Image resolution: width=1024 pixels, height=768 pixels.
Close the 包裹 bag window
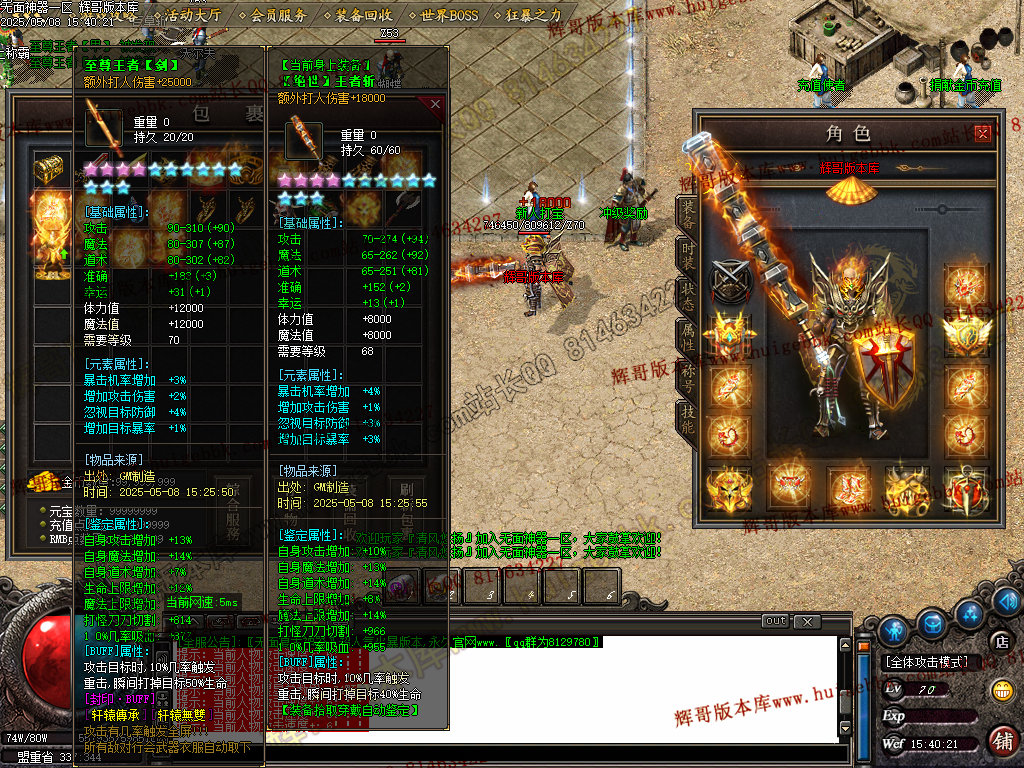tap(435, 103)
